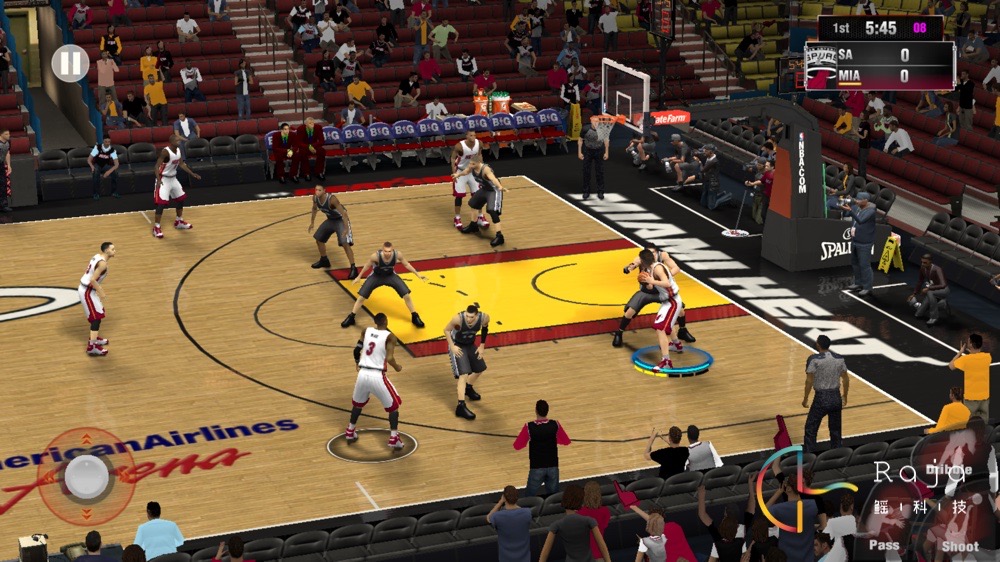Pause the game with the pause button
Screen dimensions: 1000x562
click(x=70, y=64)
